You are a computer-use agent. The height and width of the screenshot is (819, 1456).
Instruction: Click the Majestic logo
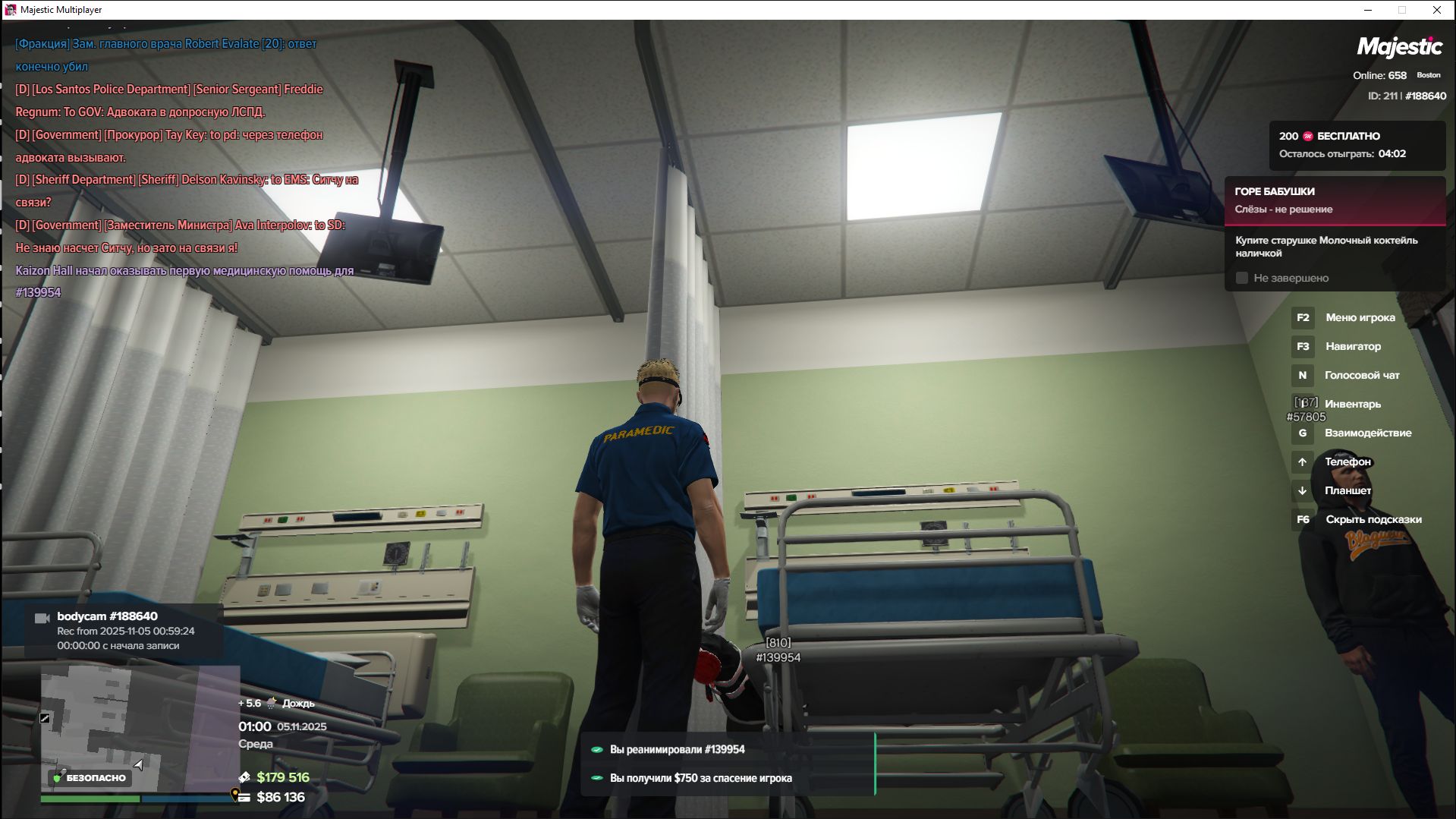coord(1399,47)
